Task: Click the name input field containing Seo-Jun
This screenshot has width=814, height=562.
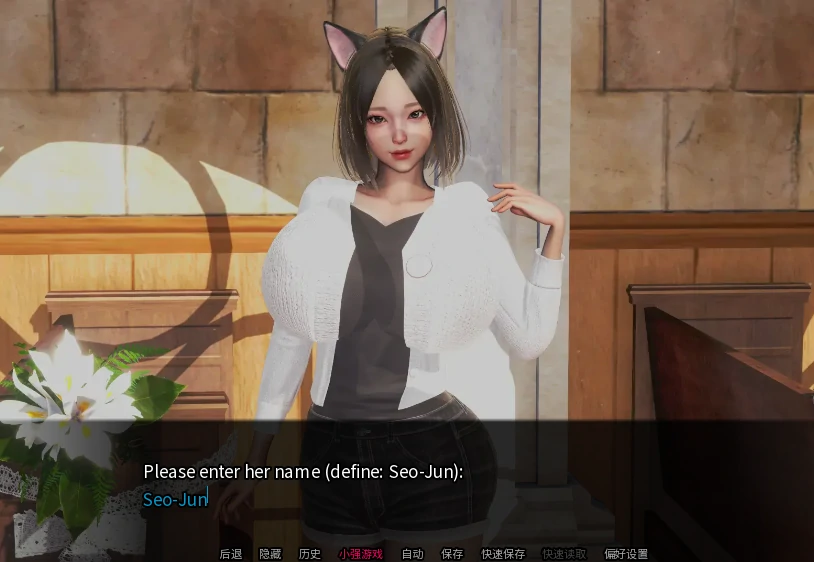Action: pos(176,499)
